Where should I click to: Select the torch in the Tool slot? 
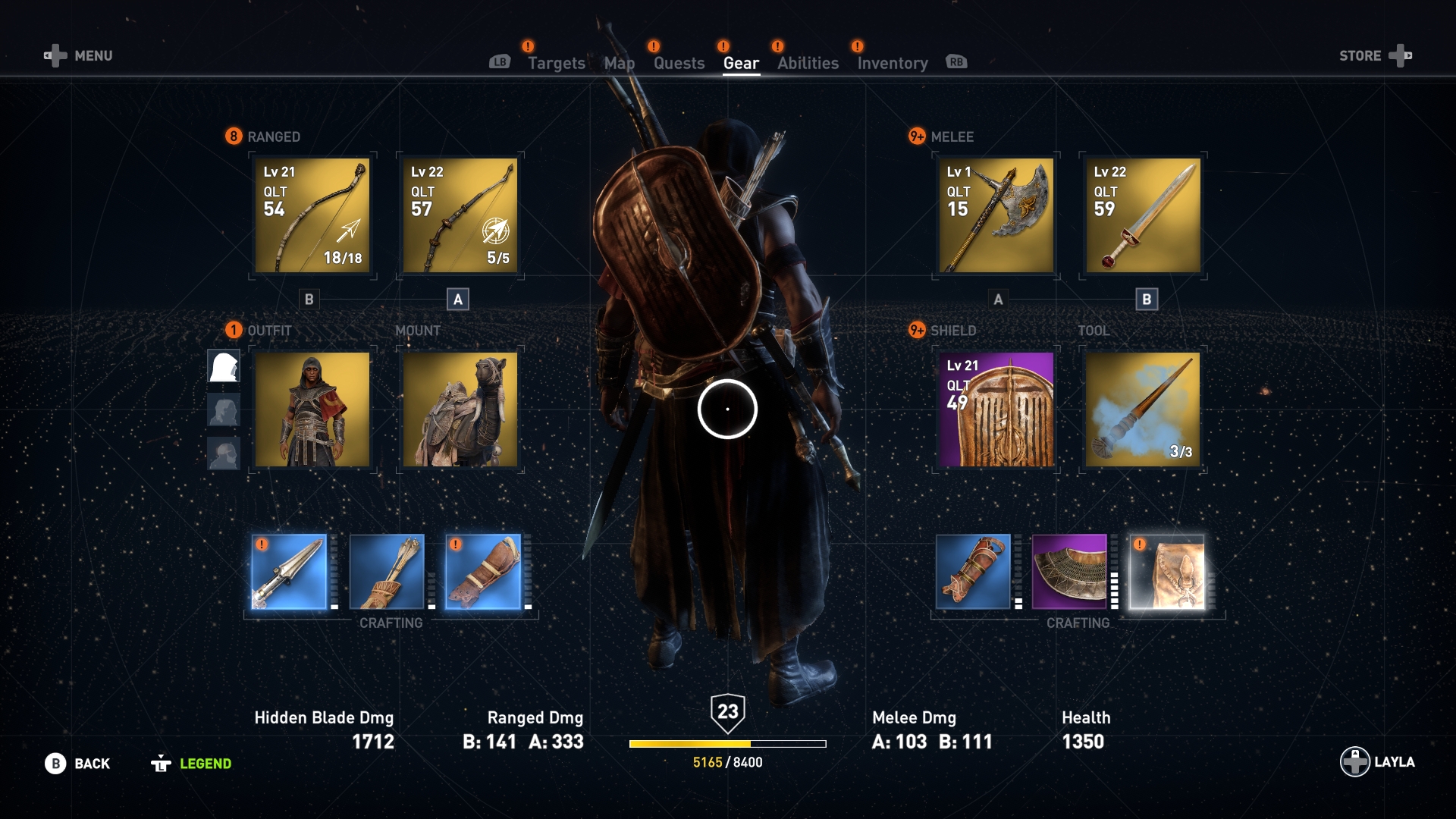[x=1144, y=409]
